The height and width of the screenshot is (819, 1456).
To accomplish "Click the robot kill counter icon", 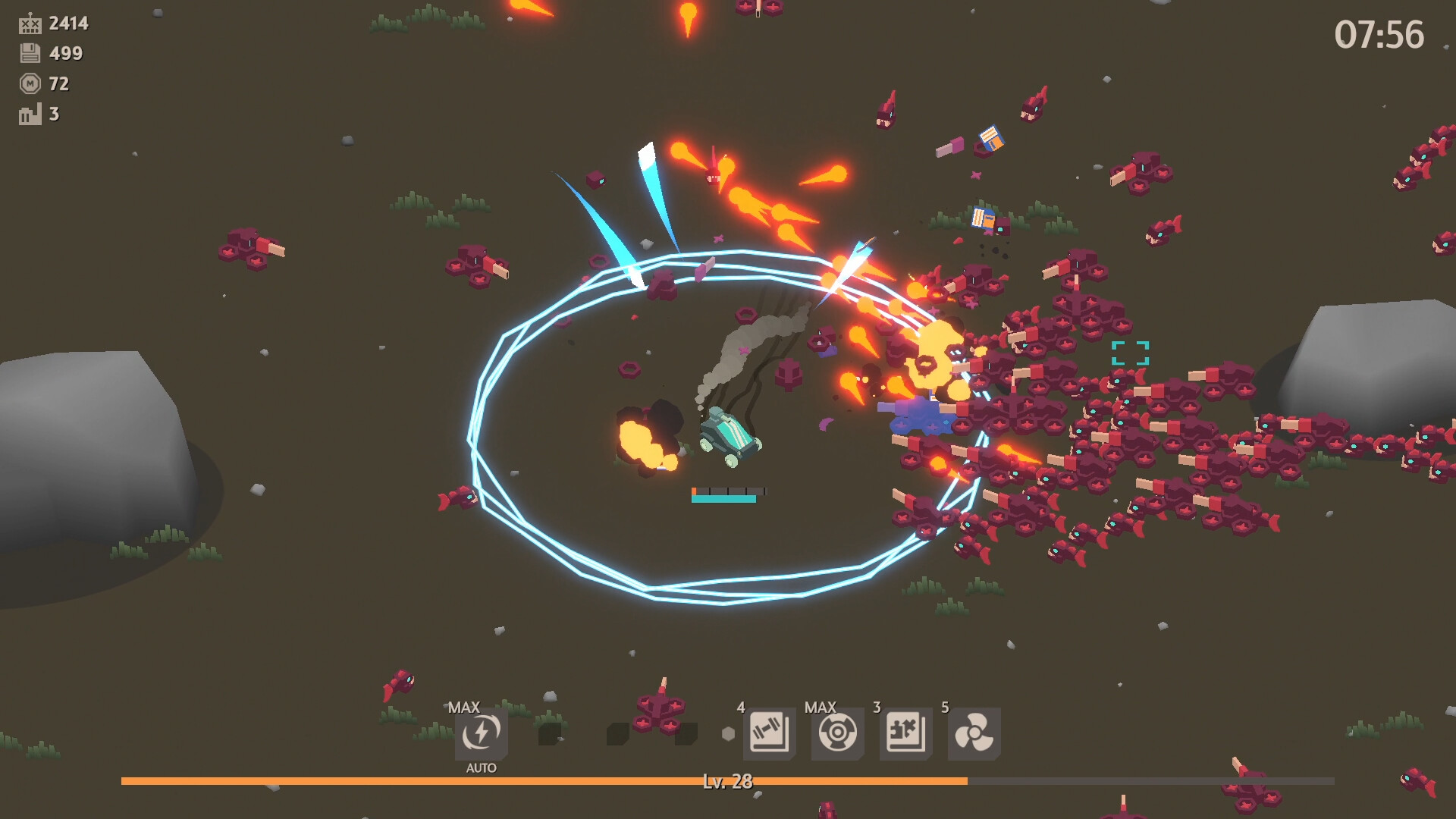I will click(29, 23).
